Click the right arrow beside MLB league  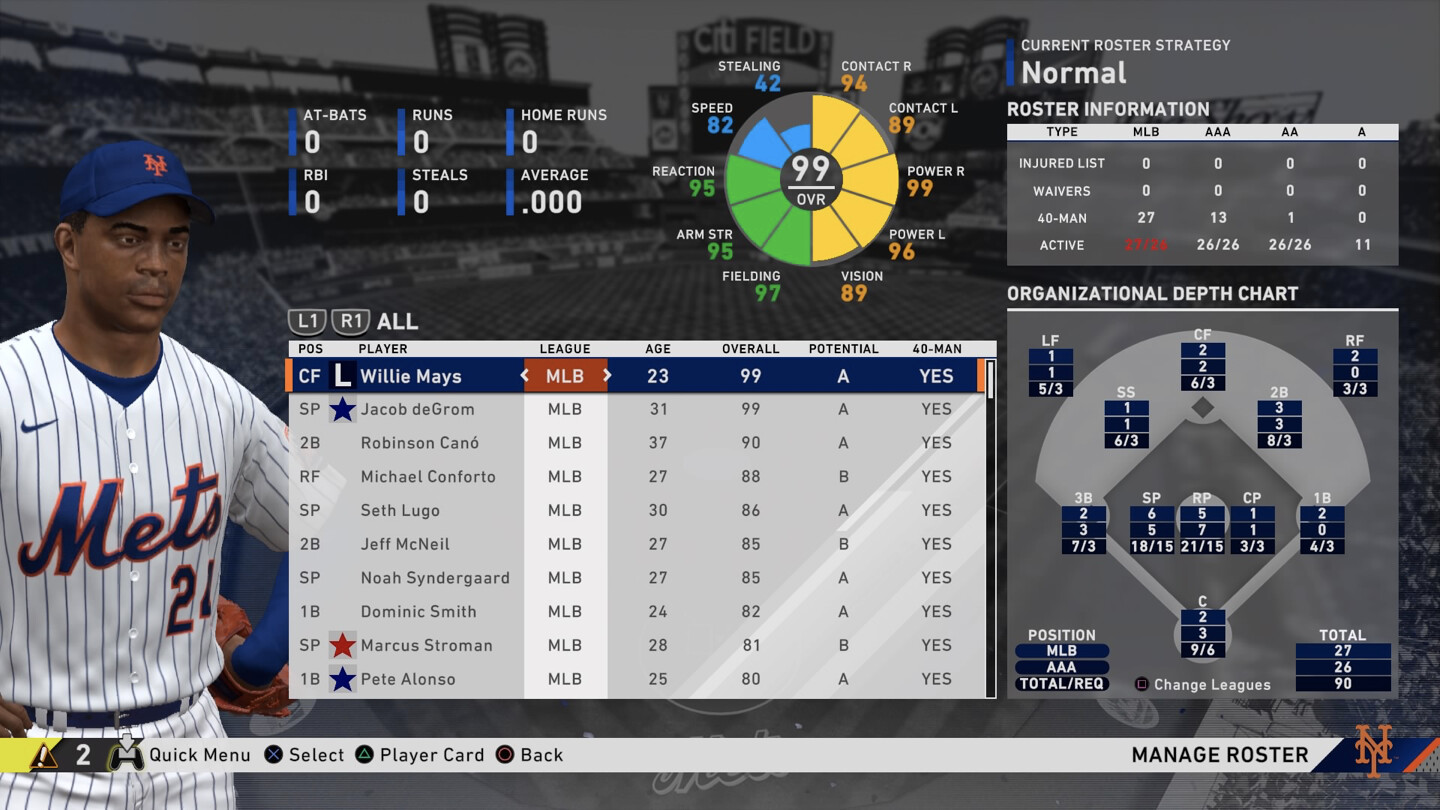coord(606,376)
